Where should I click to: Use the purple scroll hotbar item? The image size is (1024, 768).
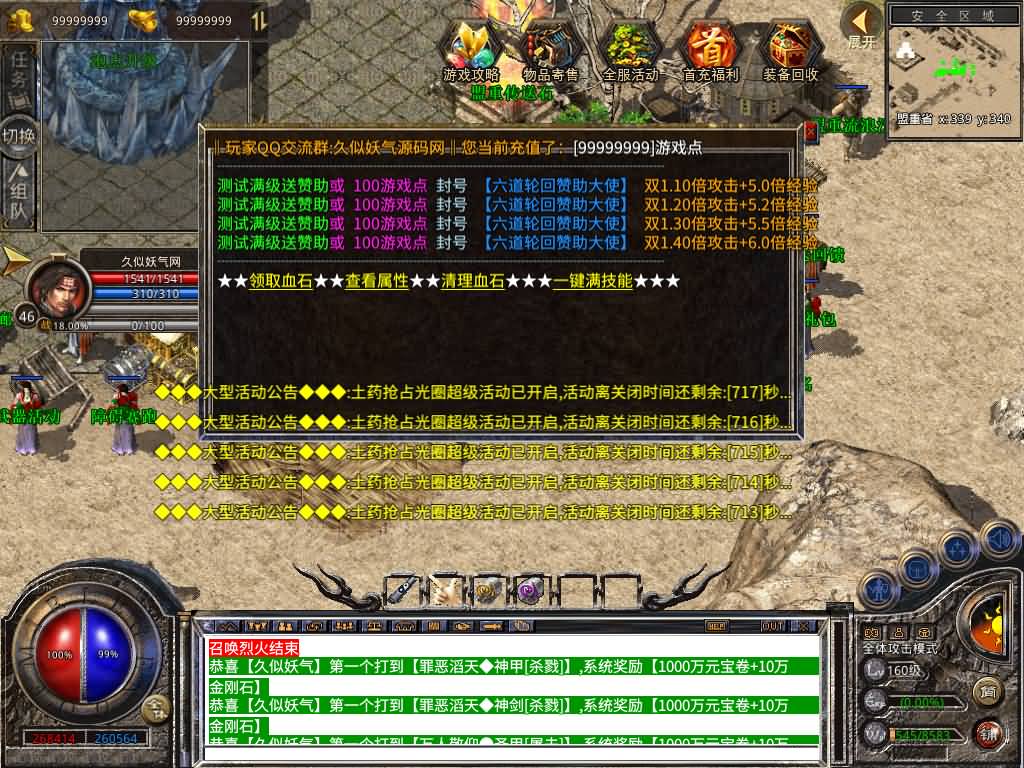[x=526, y=591]
